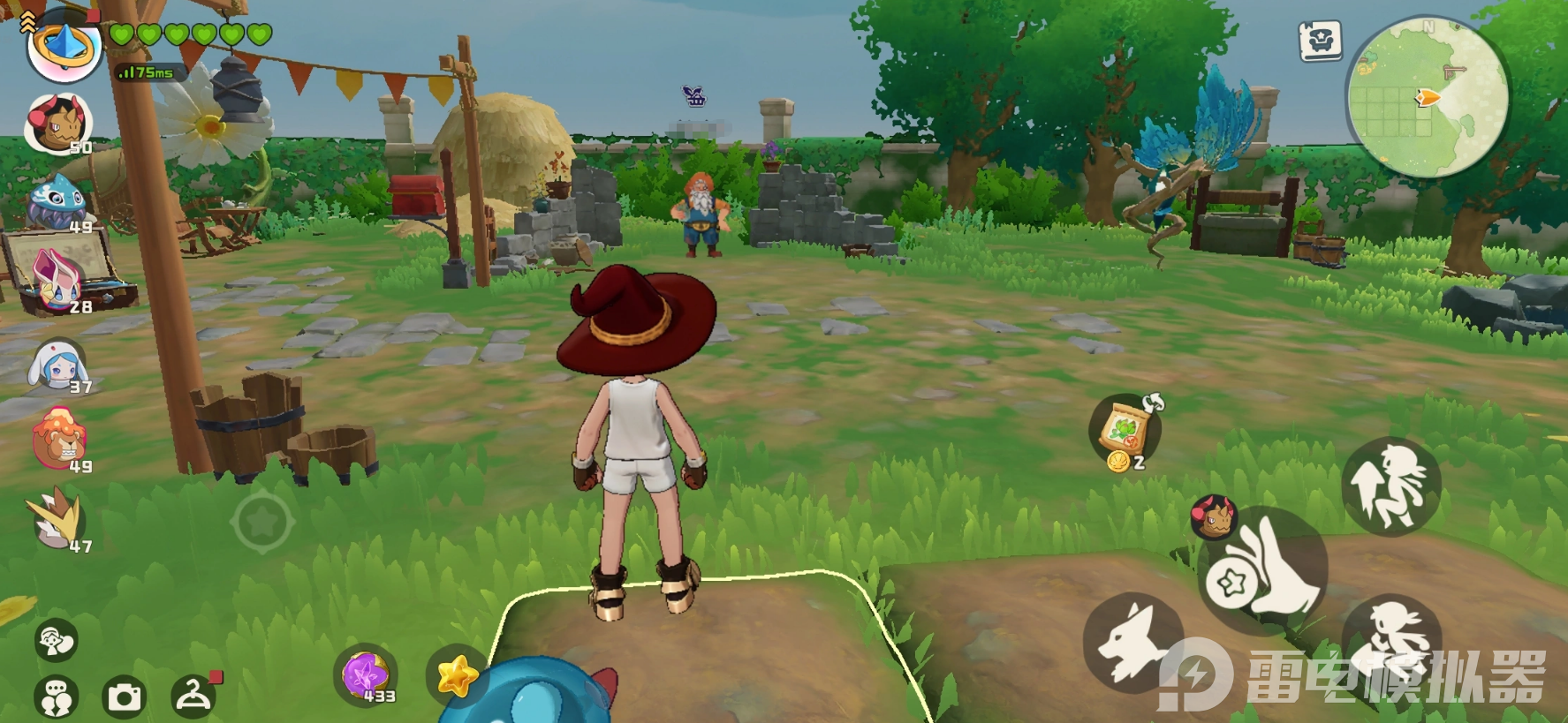Image resolution: width=1568 pixels, height=723 pixels.
Task: Open the camera photo mode
Action: click(x=125, y=697)
